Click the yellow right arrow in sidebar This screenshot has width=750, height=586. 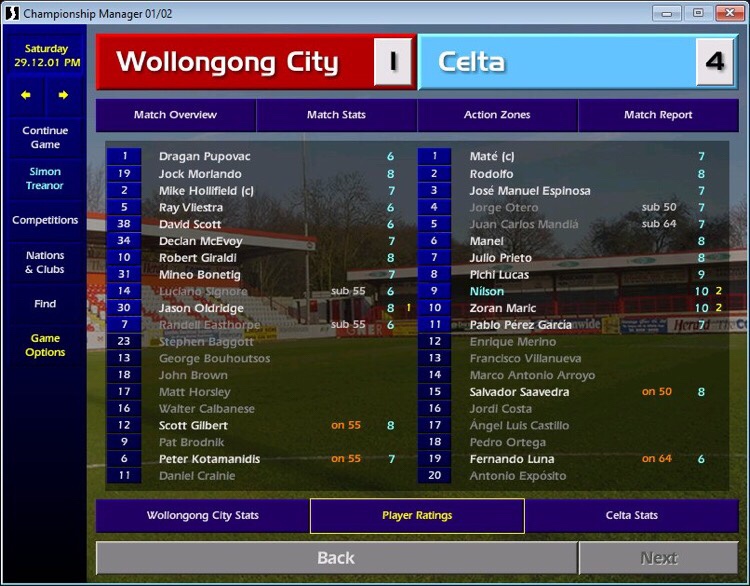pyautogui.click(x=63, y=95)
